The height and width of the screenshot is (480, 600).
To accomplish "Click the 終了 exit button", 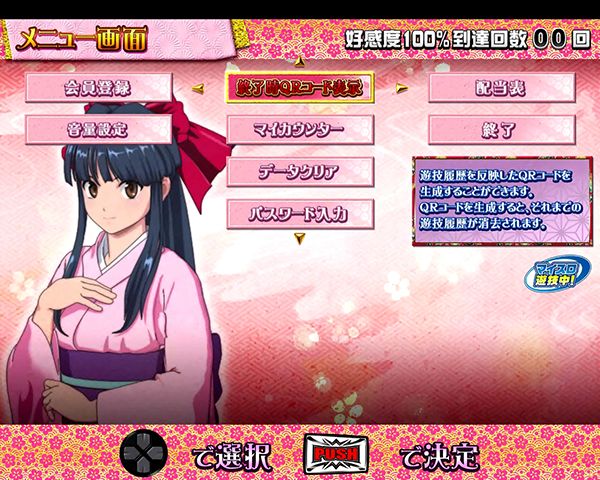I will click(x=501, y=129).
